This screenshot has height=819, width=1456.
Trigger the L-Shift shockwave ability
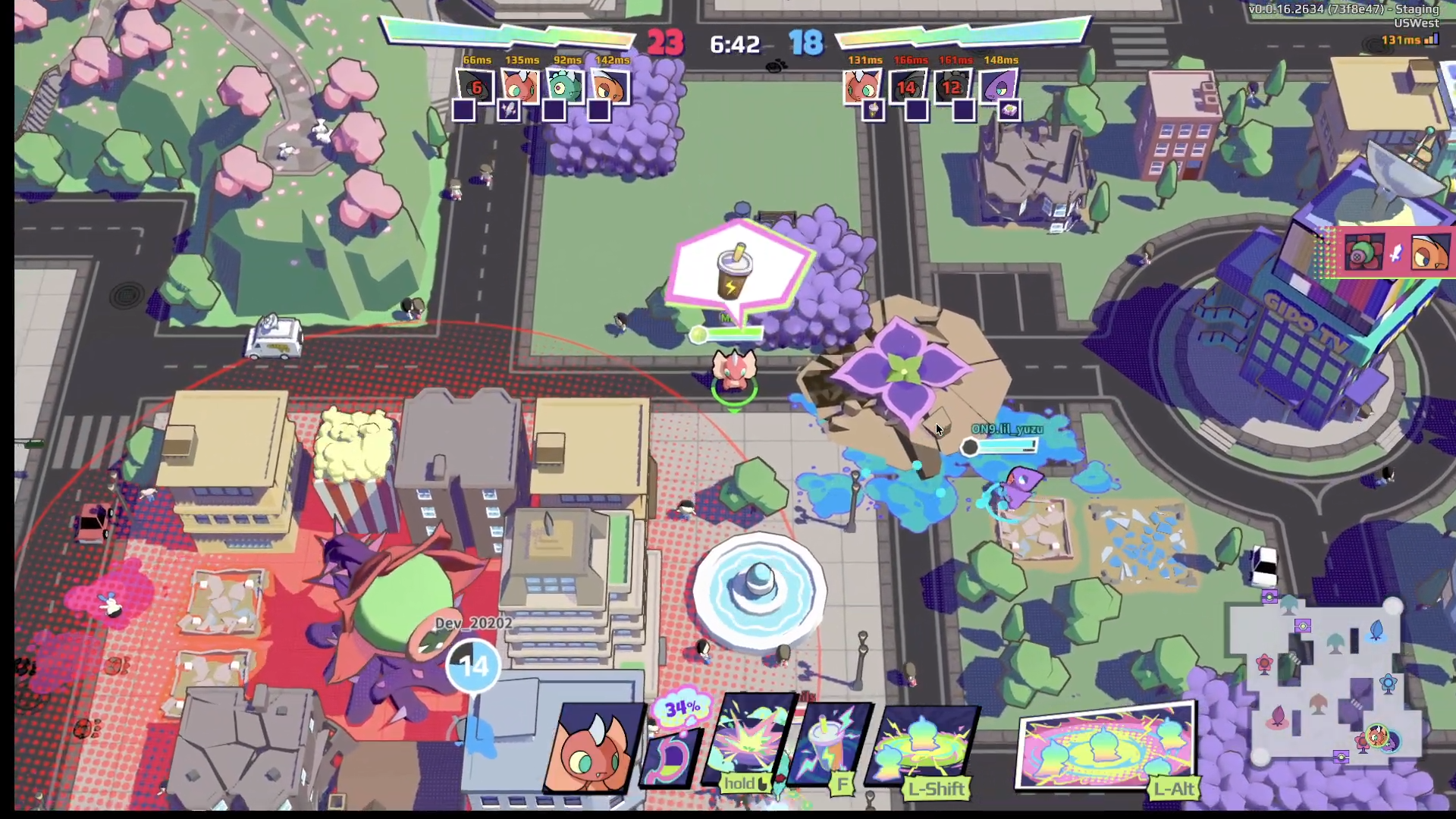[927, 747]
